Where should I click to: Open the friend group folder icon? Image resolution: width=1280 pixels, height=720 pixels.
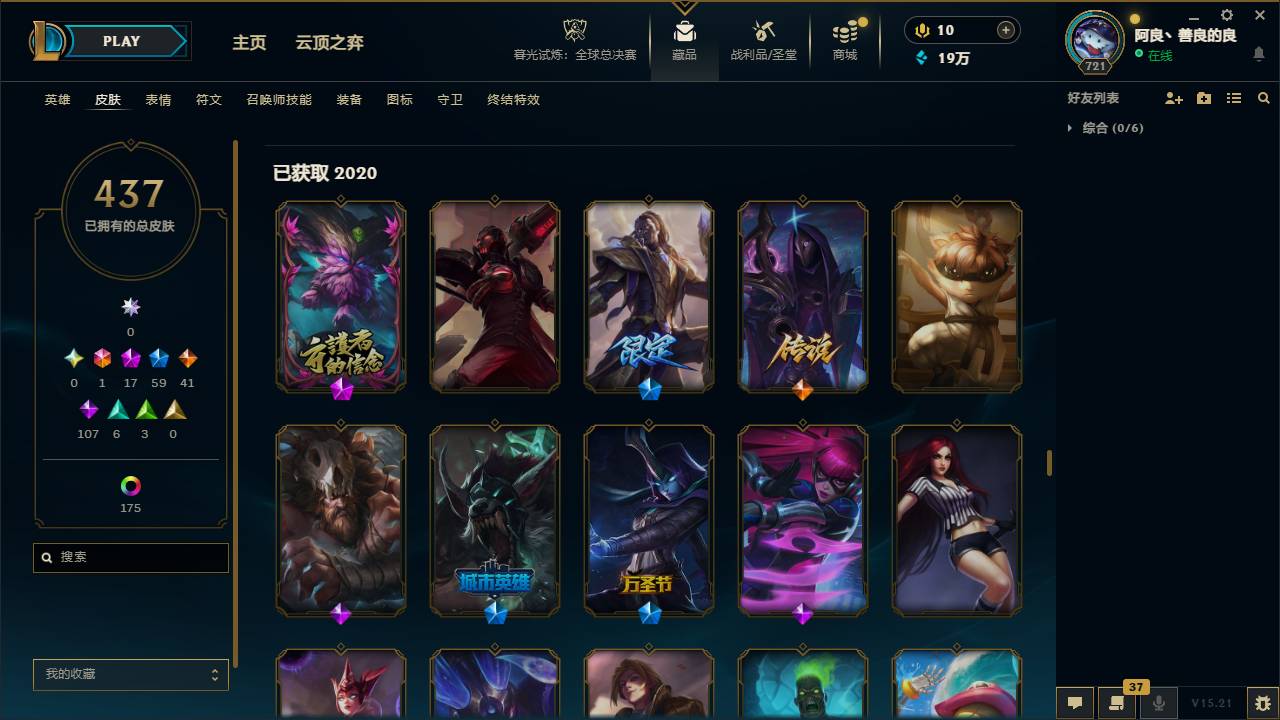pyautogui.click(x=1203, y=97)
